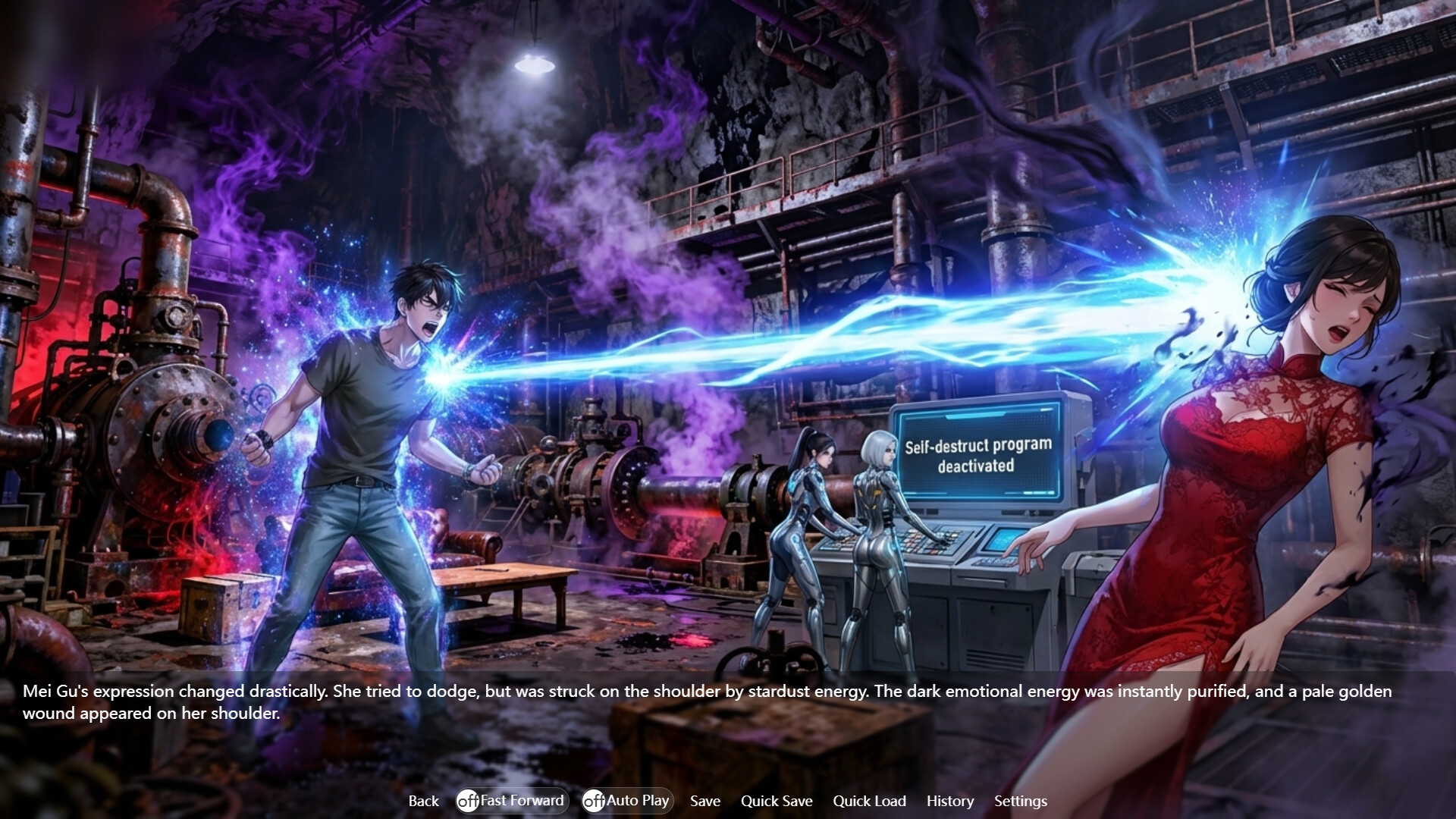Open the dialogue History log
The image size is (1456, 819).
click(950, 801)
